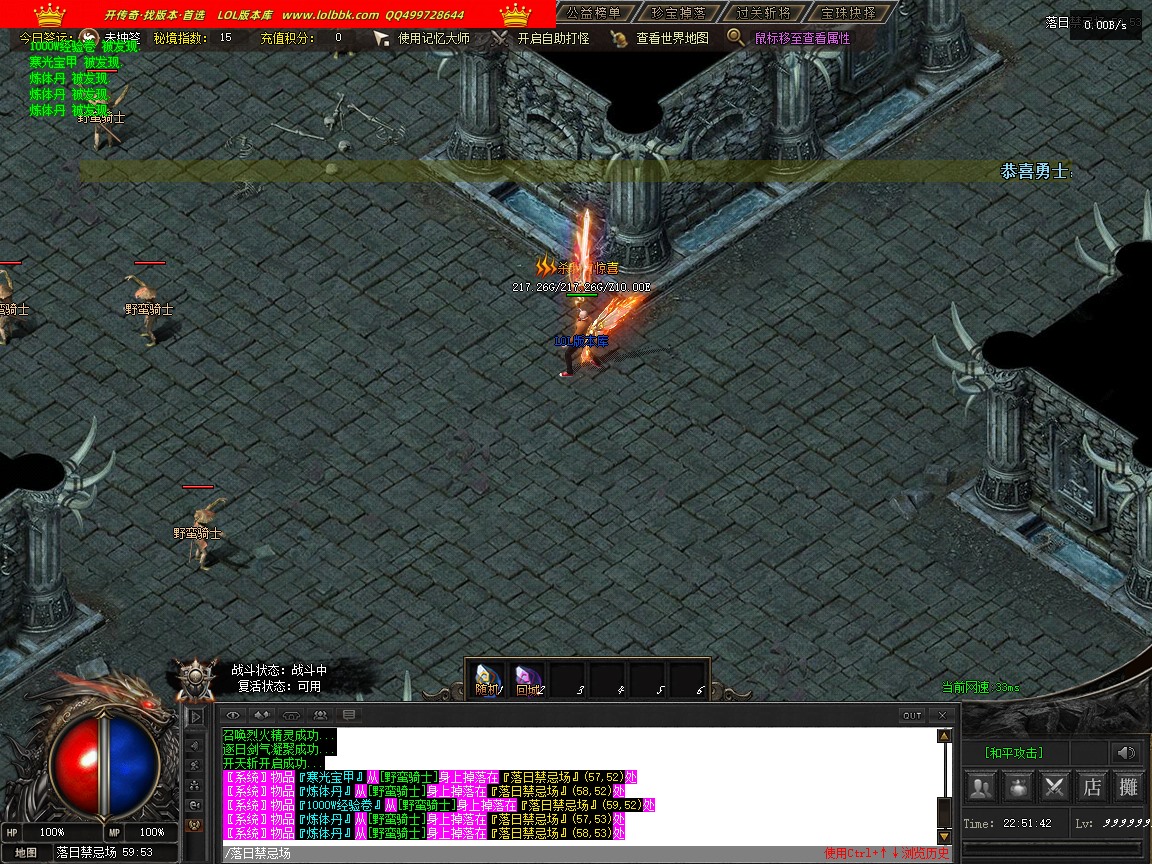Use the 回城 return scroll hotbar item
1152x864 pixels.
click(528, 680)
